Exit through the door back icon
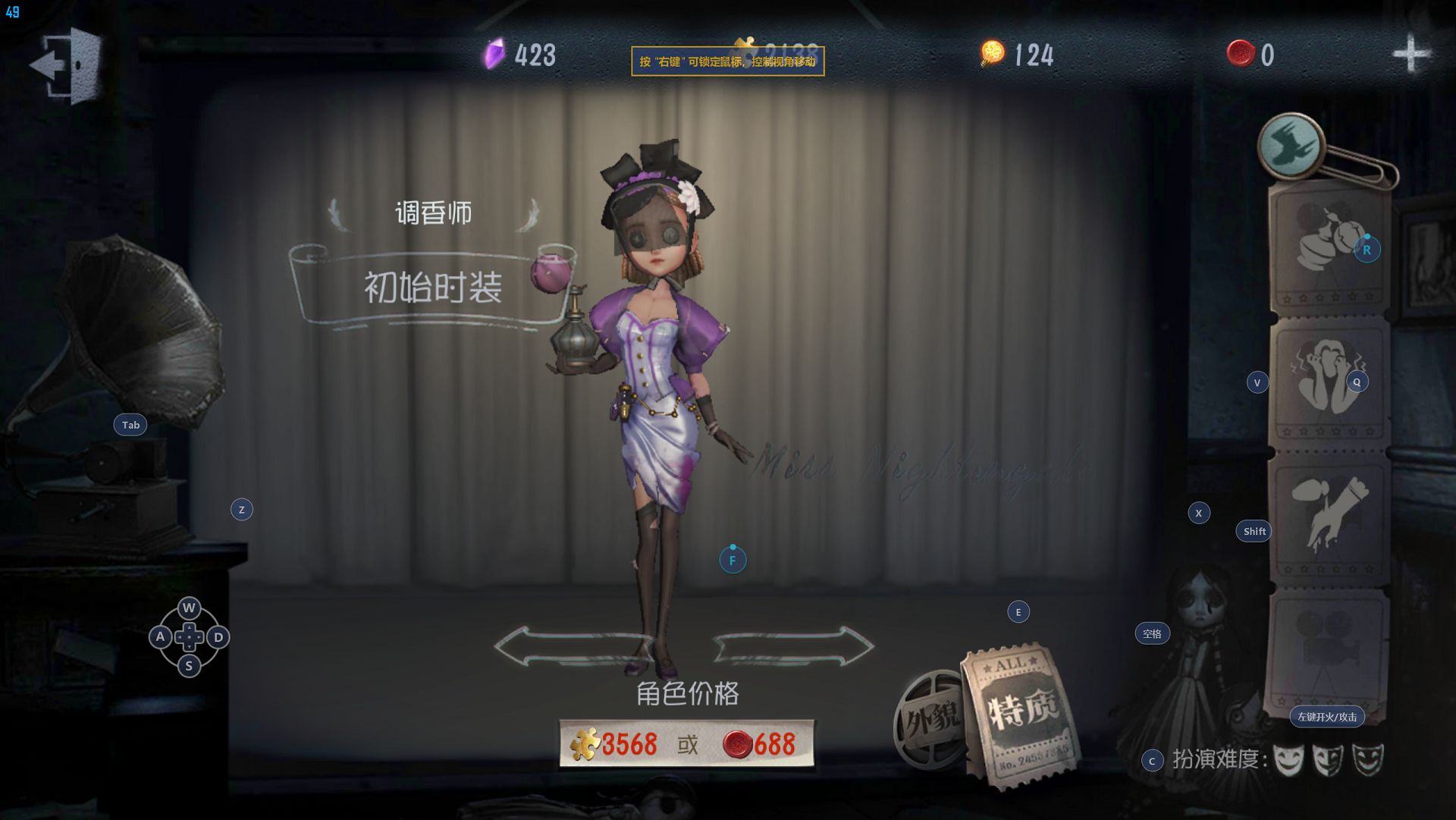The width and height of the screenshot is (1456, 820). tap(68, 64)
